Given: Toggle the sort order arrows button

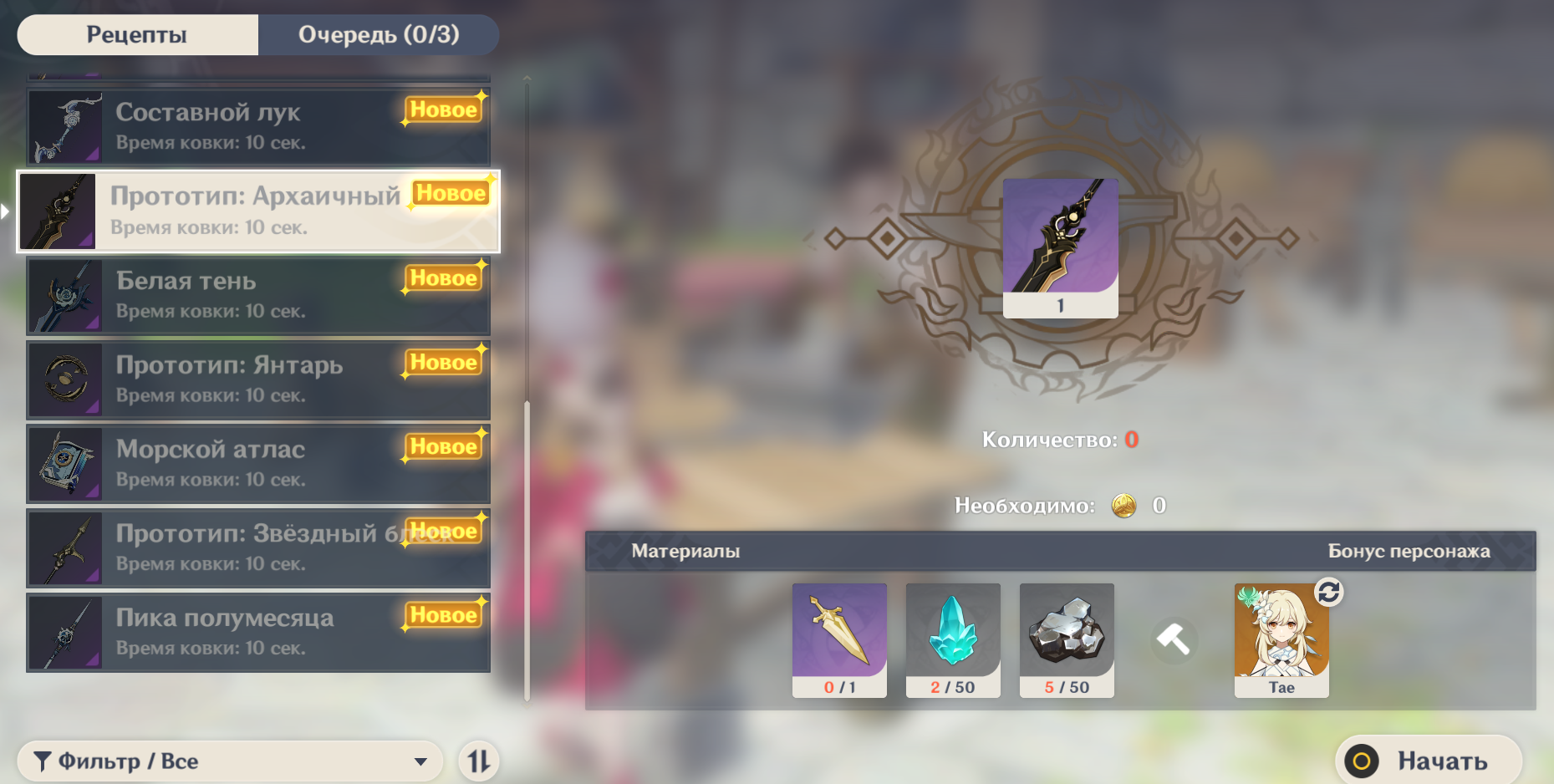Looking at the screenshot, I should click(x=479, y=761).
